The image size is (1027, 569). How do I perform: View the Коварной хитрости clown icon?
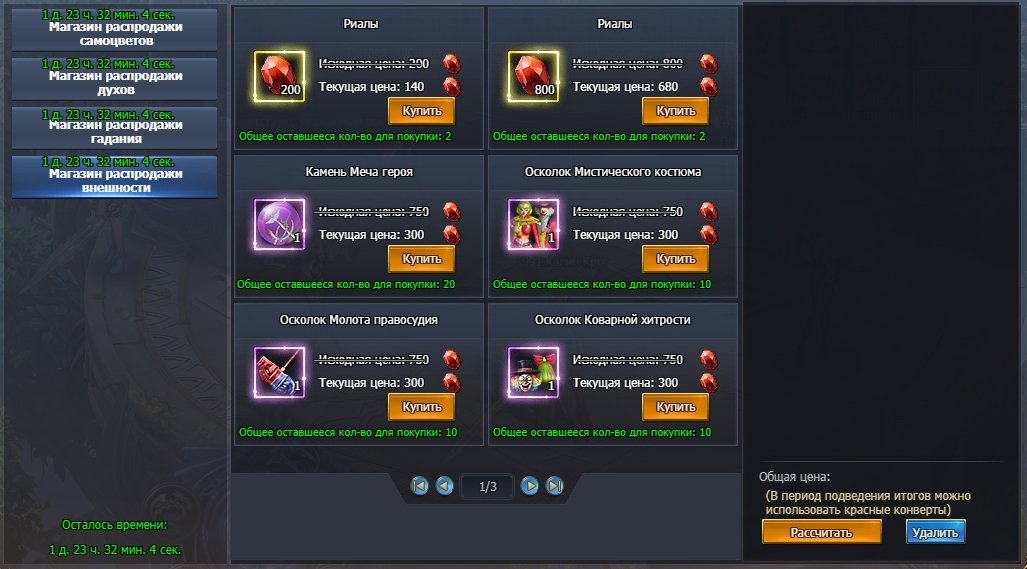(x=533, y=372)
